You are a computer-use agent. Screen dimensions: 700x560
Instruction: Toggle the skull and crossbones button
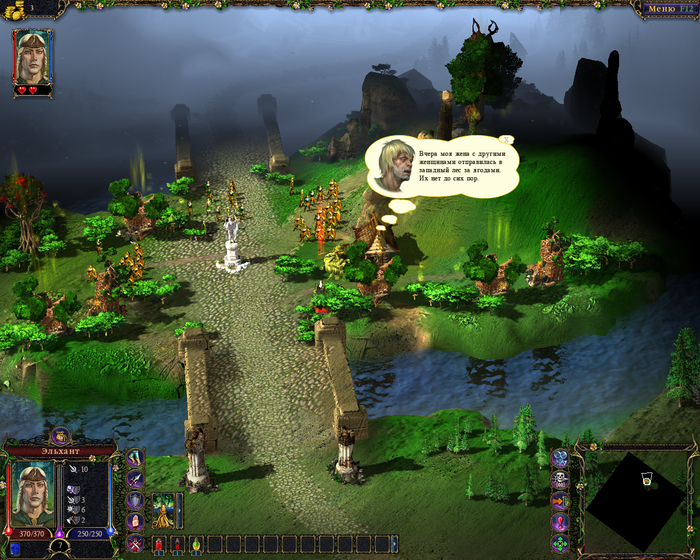560,479
